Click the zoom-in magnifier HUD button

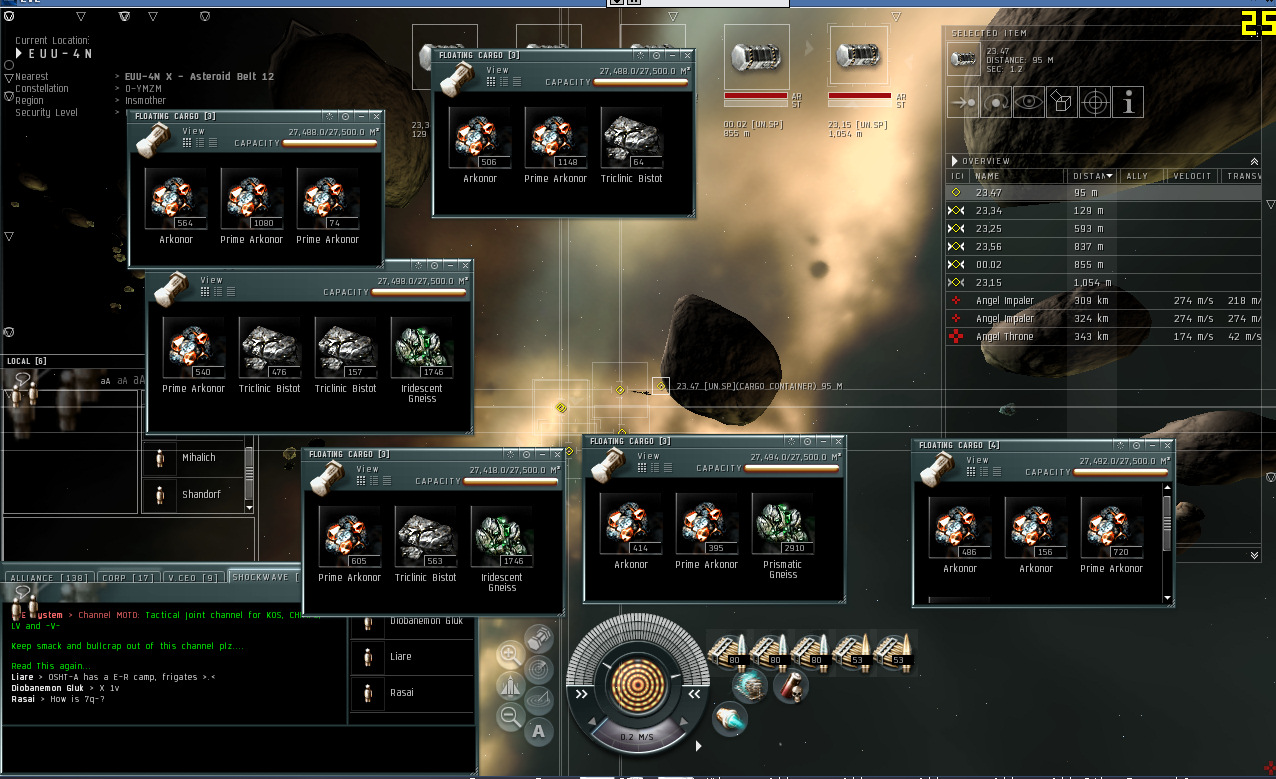(509, 656)
